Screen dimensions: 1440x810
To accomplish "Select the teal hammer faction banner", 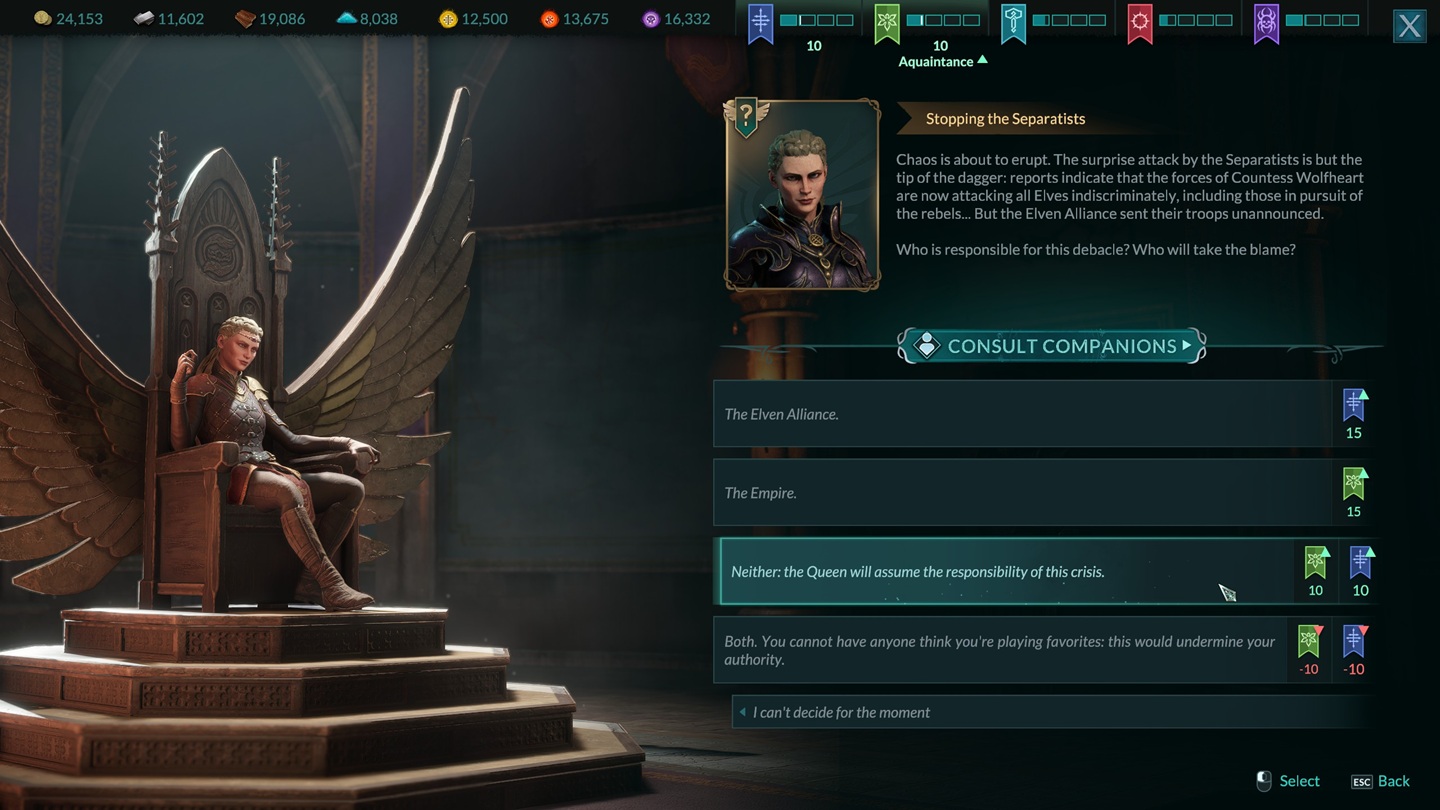I will (x=1013, y=23).
